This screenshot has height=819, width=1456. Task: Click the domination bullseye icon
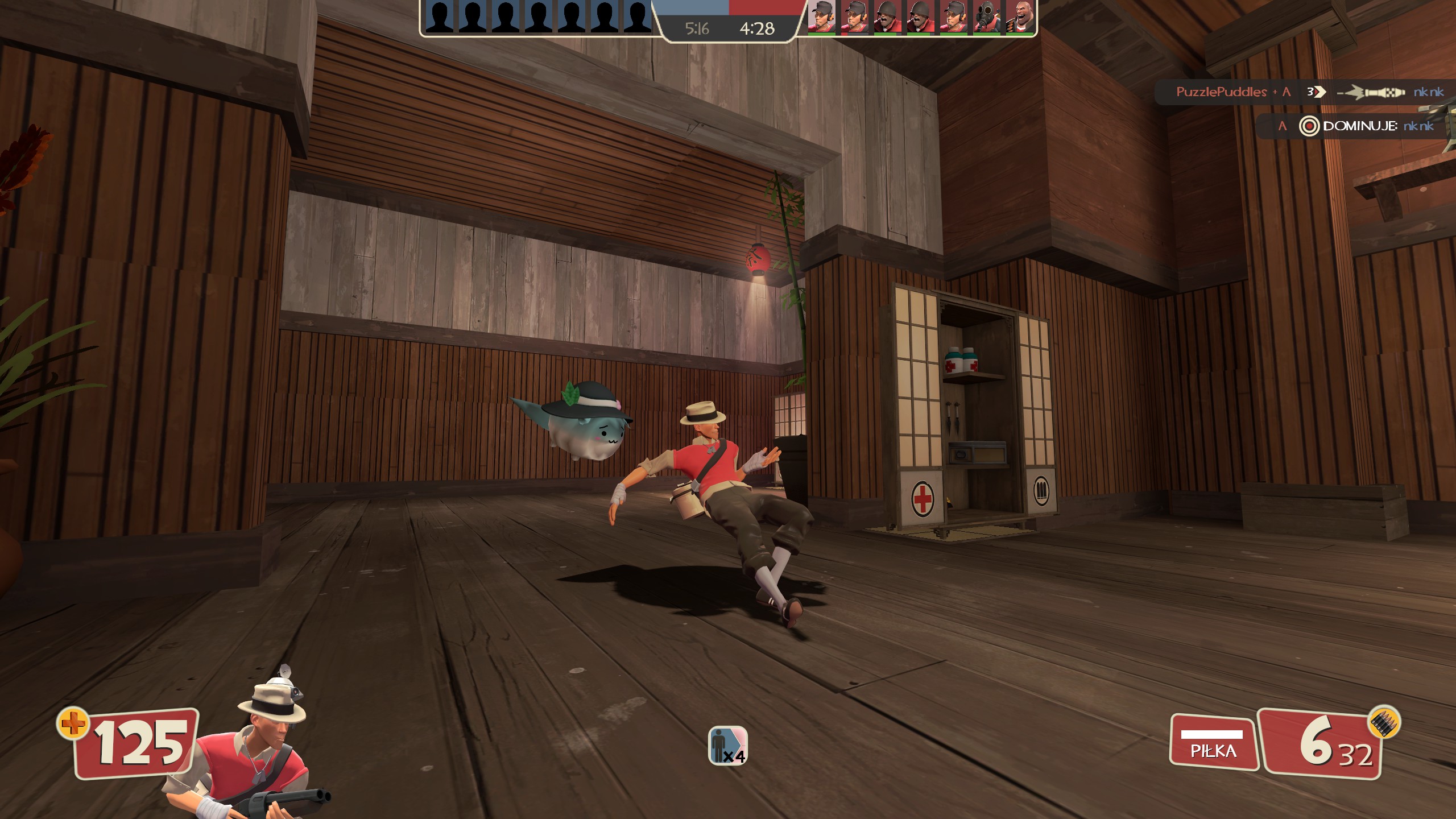1309,126
